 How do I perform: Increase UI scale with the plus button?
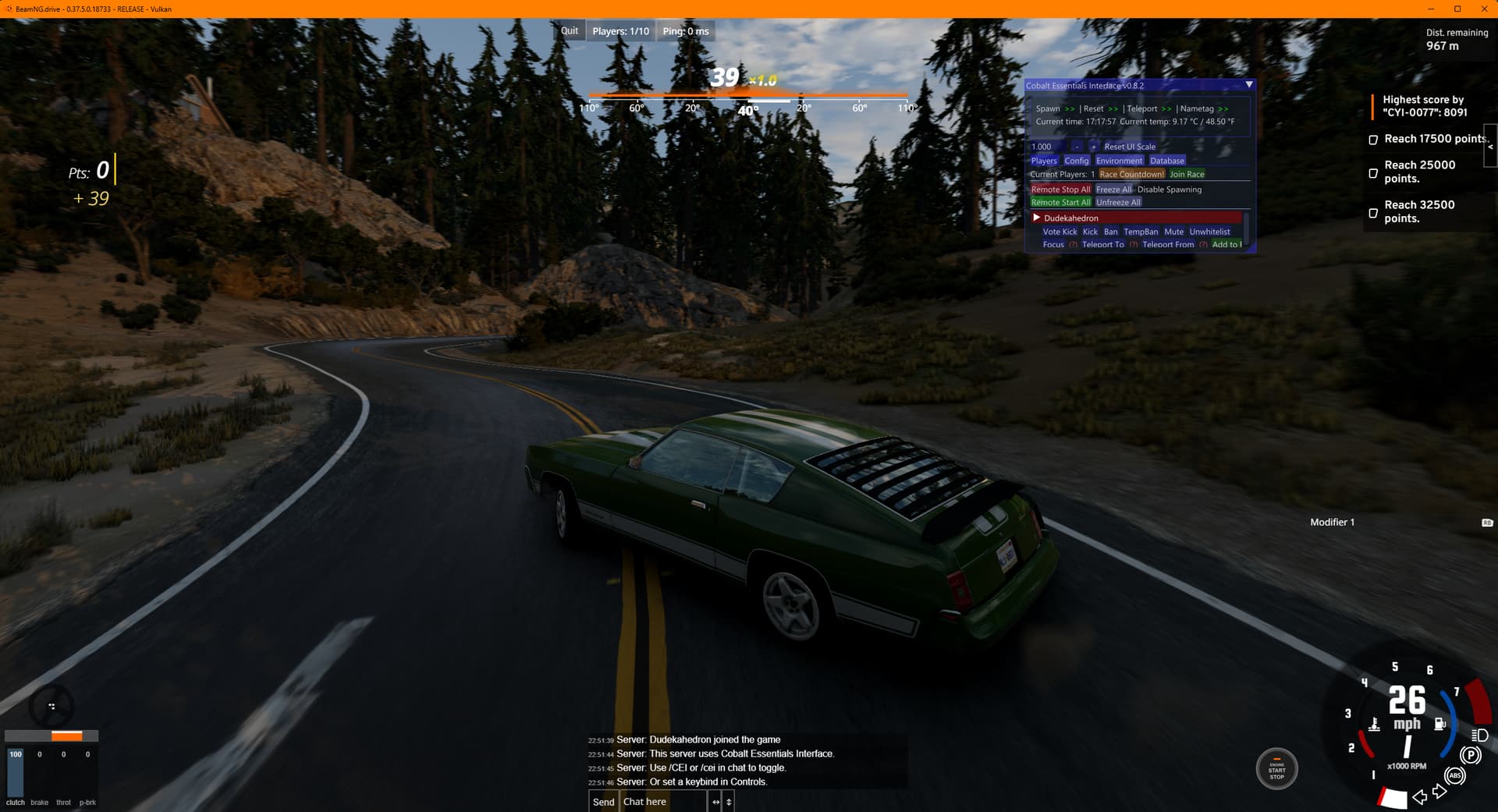click(1093, 147)
